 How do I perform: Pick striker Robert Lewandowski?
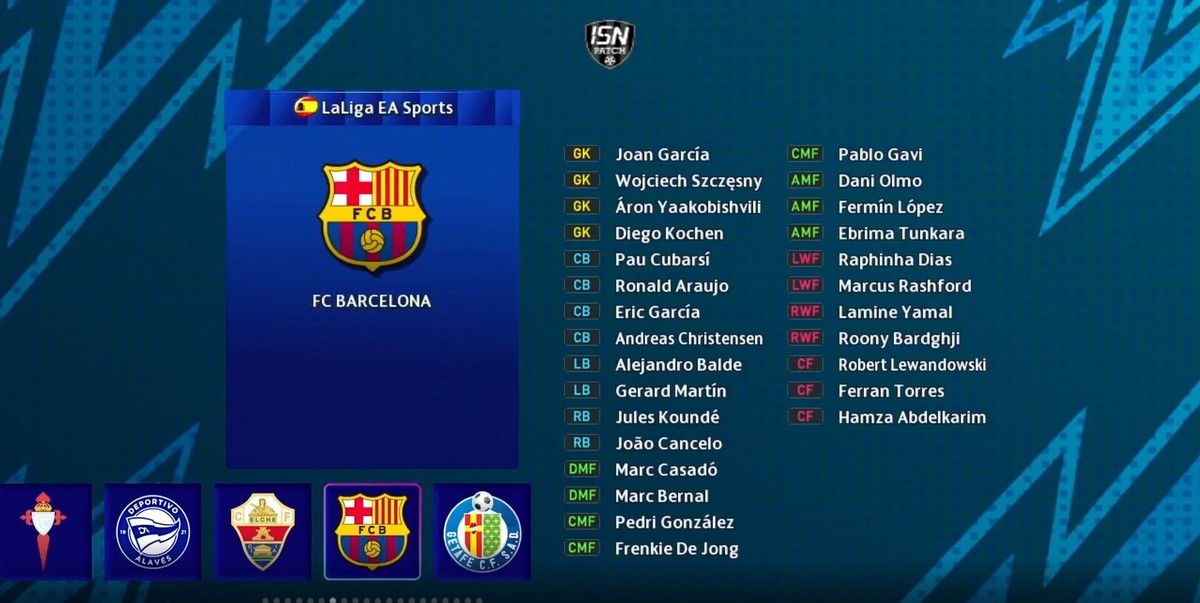point(912,365)
